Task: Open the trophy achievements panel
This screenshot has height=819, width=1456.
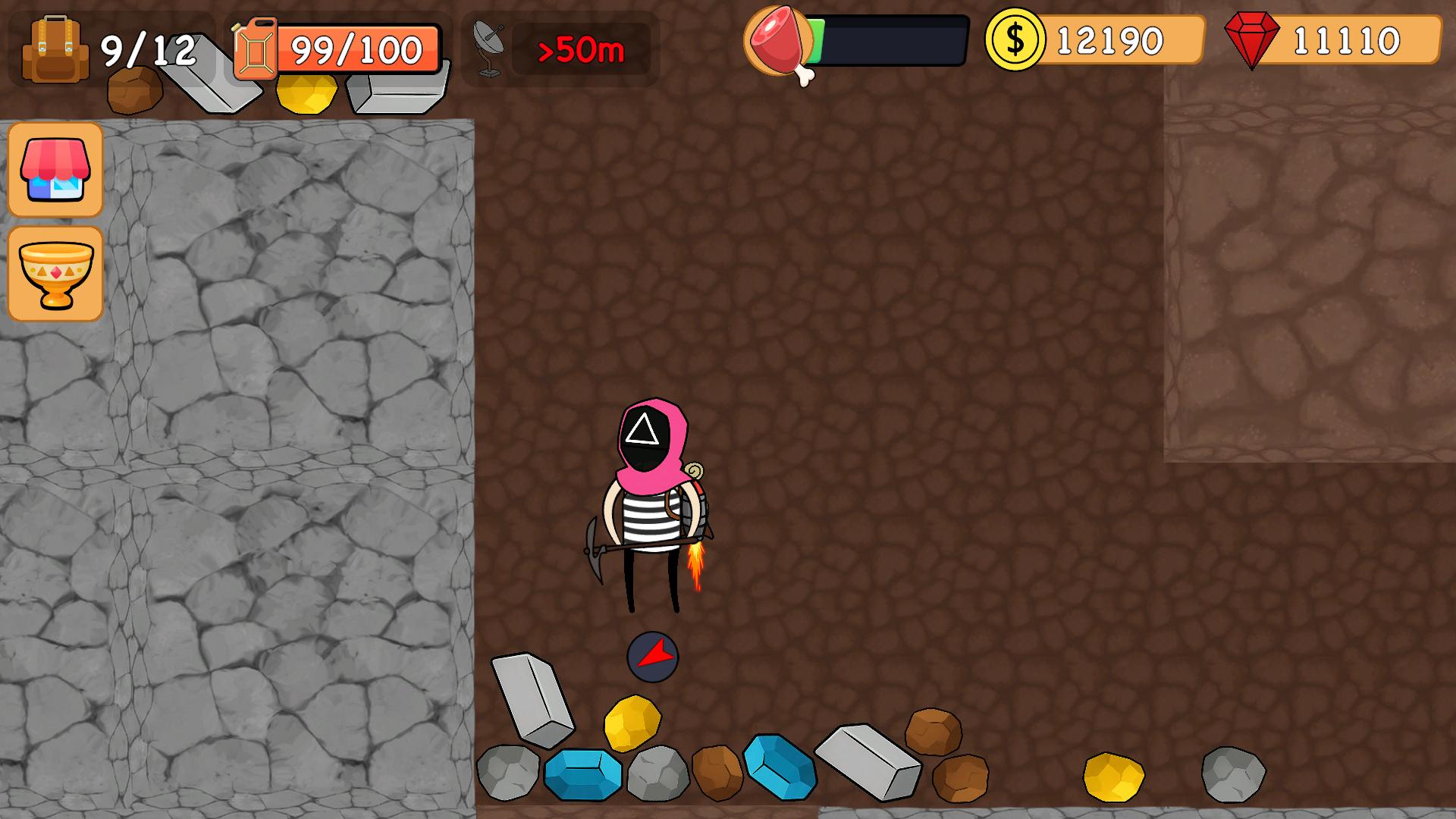Action: pos(55,274)
